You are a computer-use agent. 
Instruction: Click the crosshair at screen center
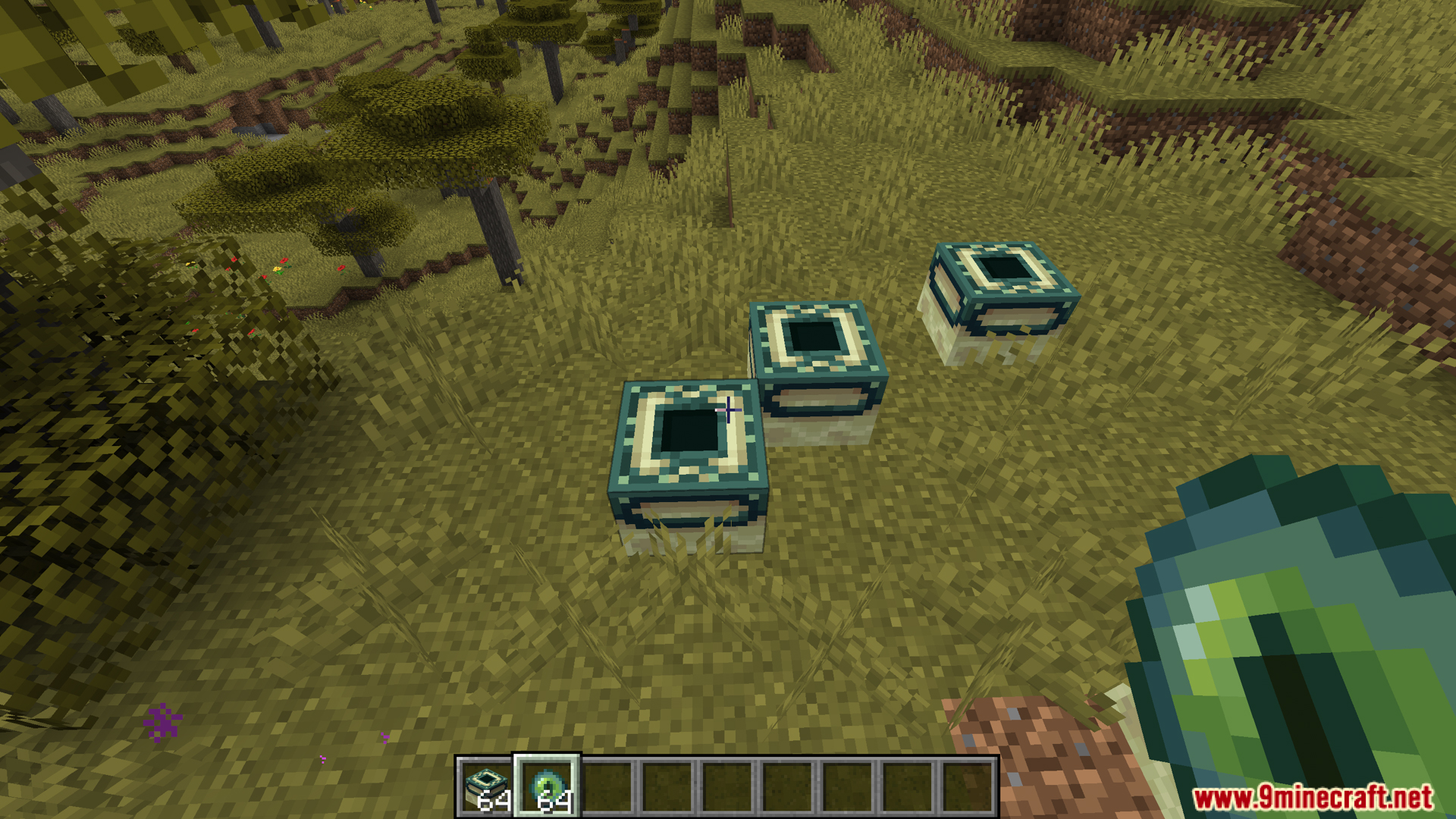click(x=728, y=409)
